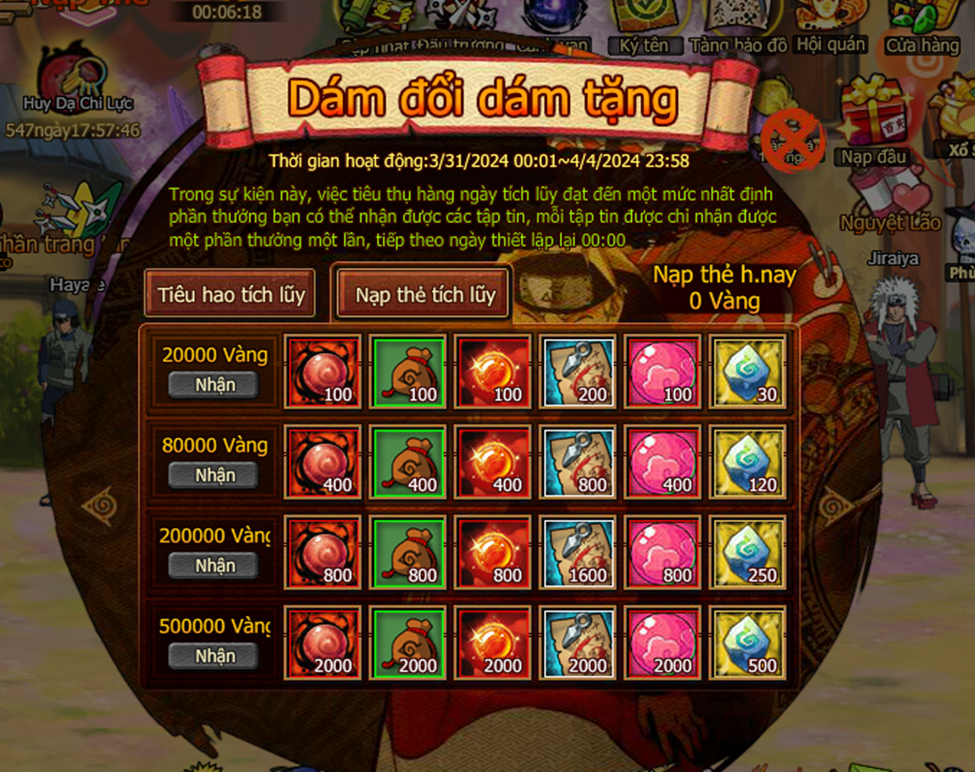Select the Nạp thẻ tích lũy tab

[425, 295]
